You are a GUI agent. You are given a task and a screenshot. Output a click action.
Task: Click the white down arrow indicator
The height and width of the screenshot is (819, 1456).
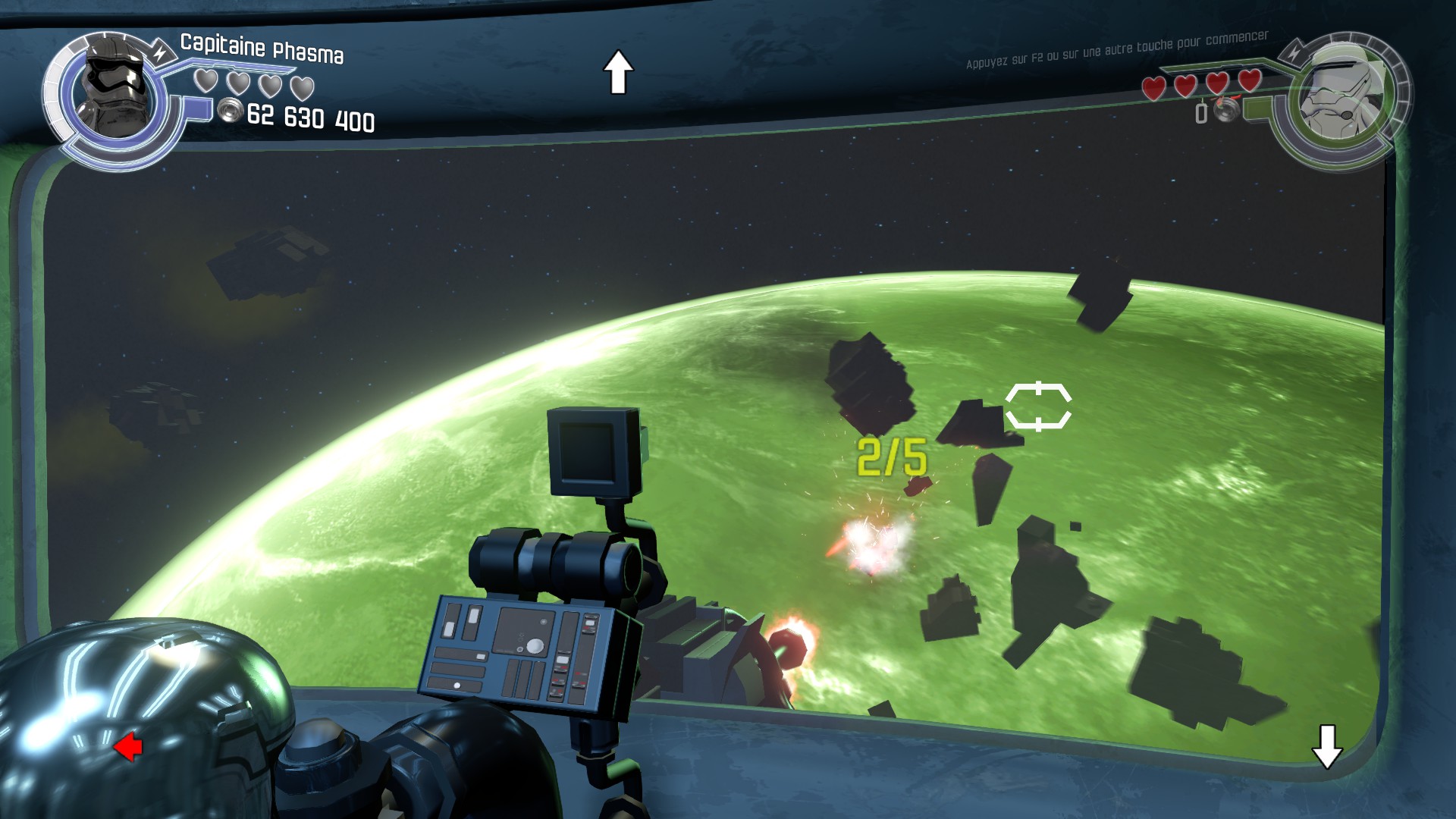tap(1327, 746)
